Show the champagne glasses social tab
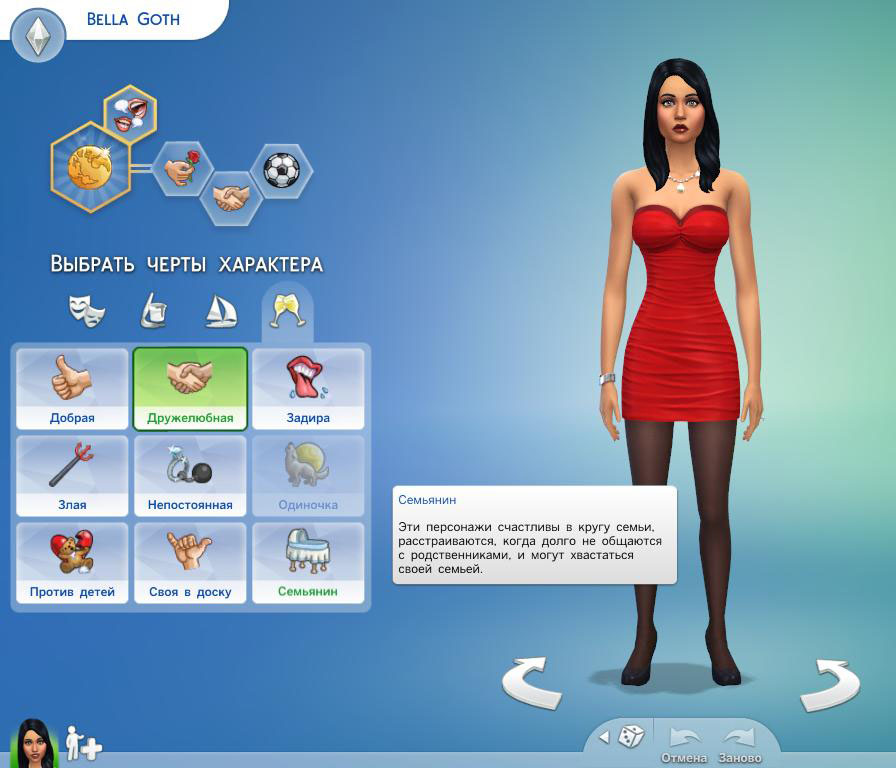The image size is (896, 768). pyautogui.click(x=286, y=311)
